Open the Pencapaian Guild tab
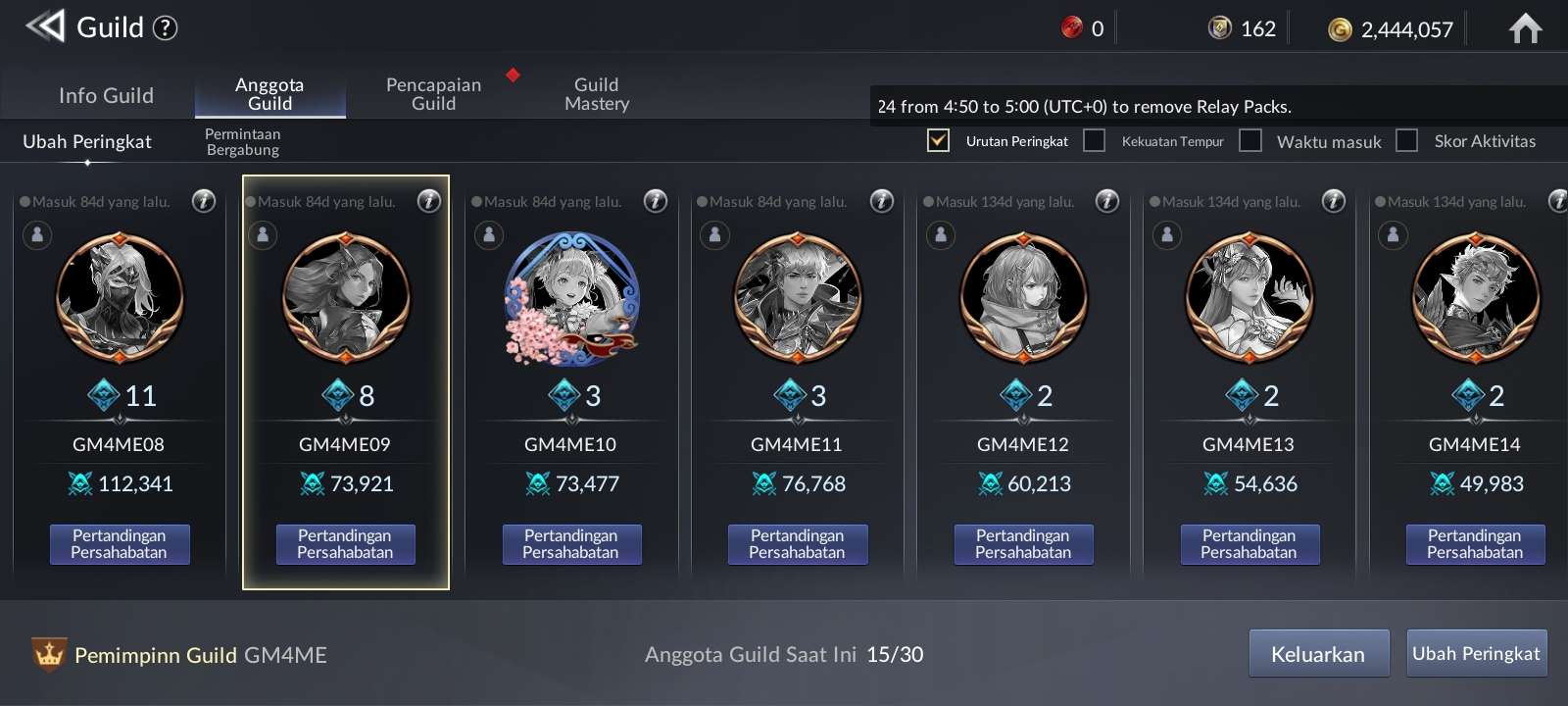 (x=433, y=94)
